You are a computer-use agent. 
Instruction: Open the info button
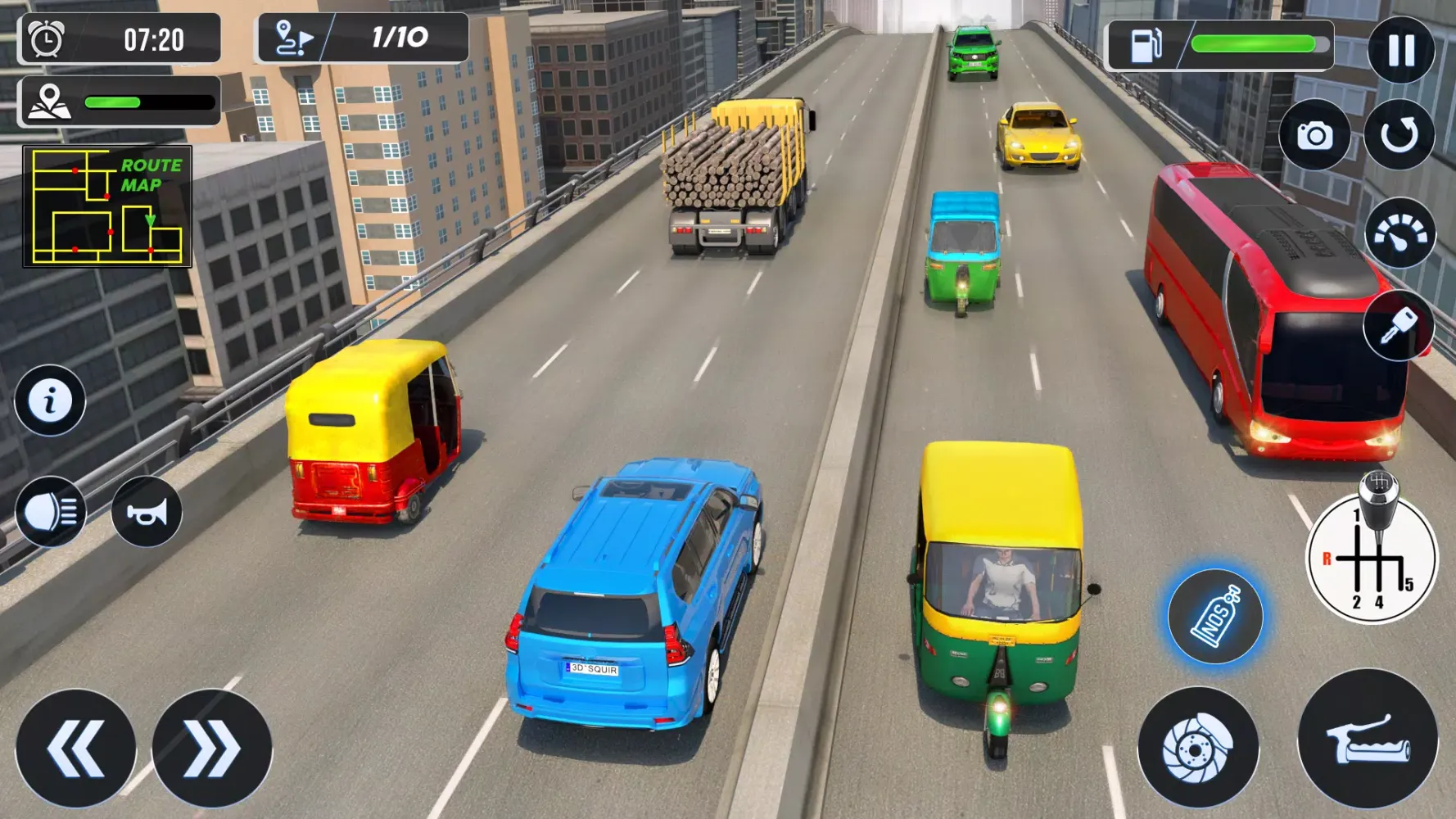point(50,400)
